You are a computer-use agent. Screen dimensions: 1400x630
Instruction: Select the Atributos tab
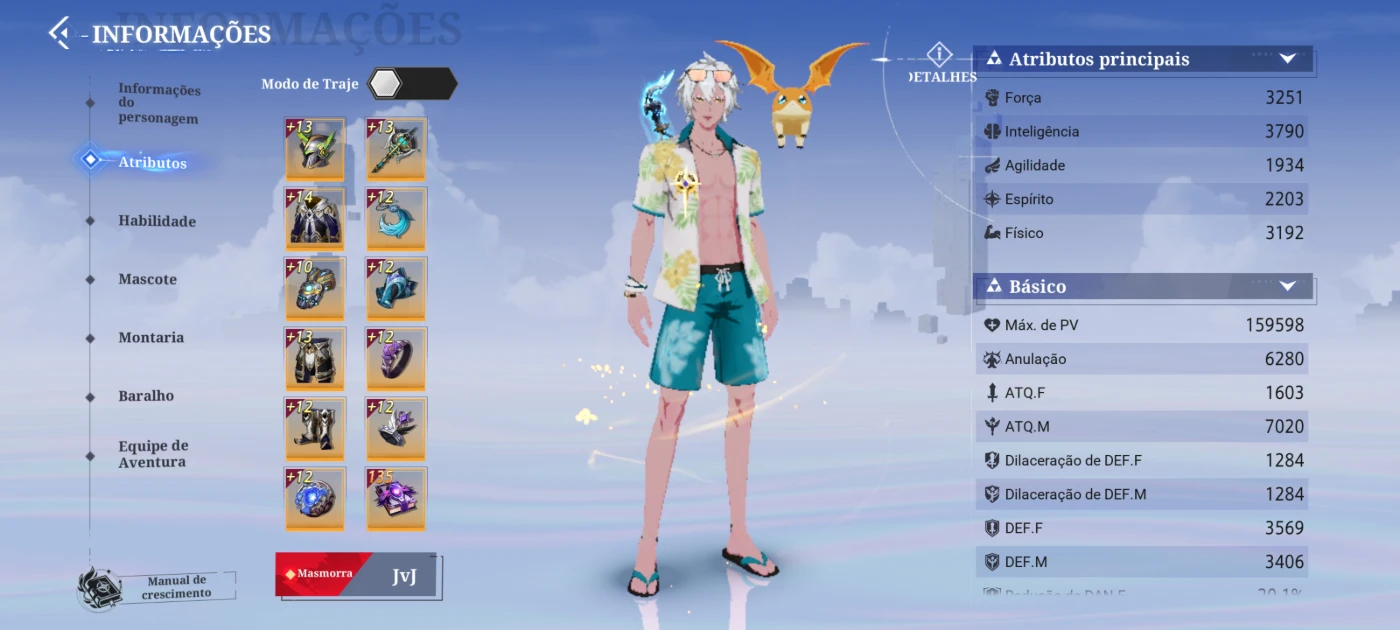click(152, 163)
